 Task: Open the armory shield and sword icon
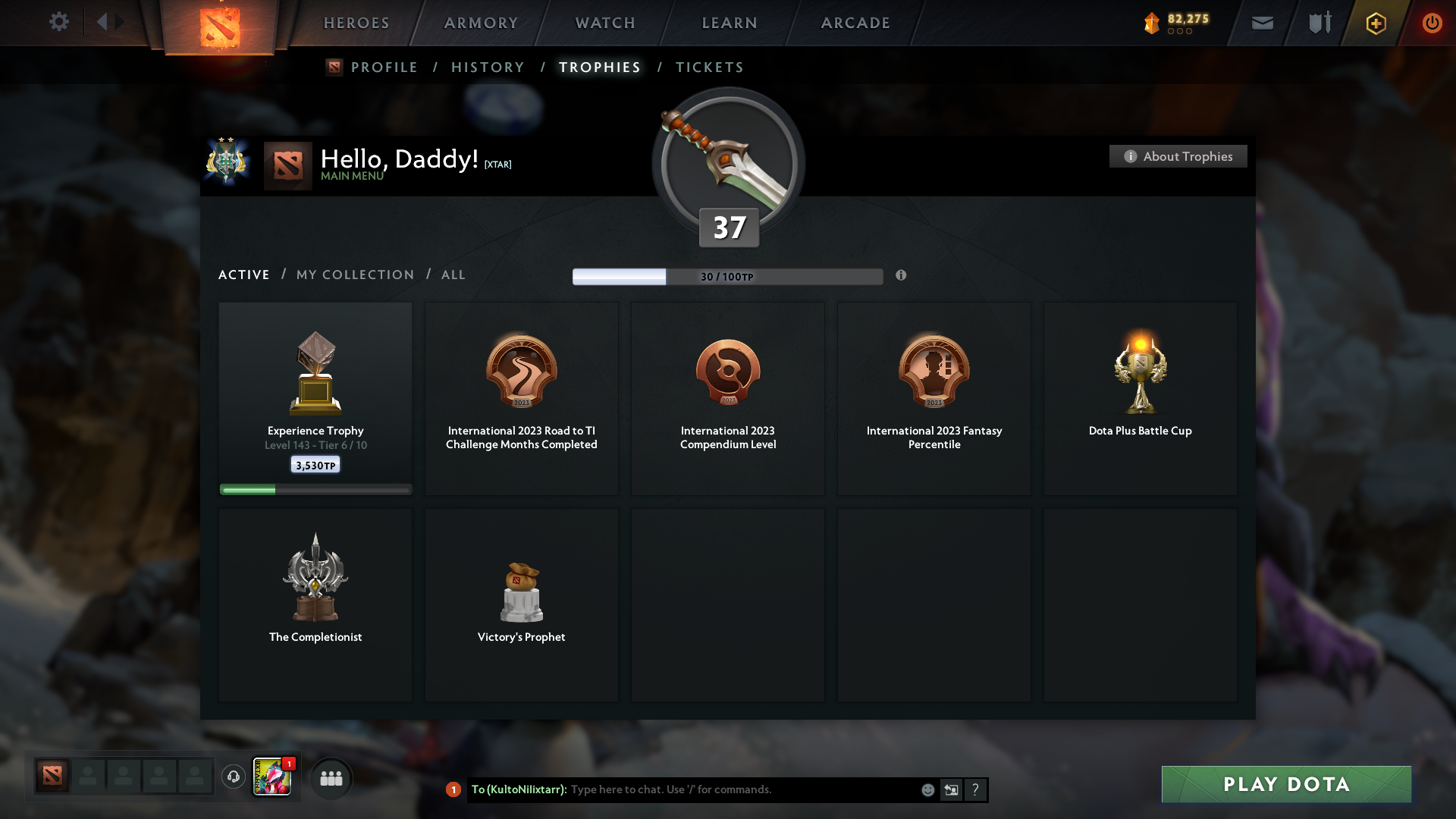1319,23
